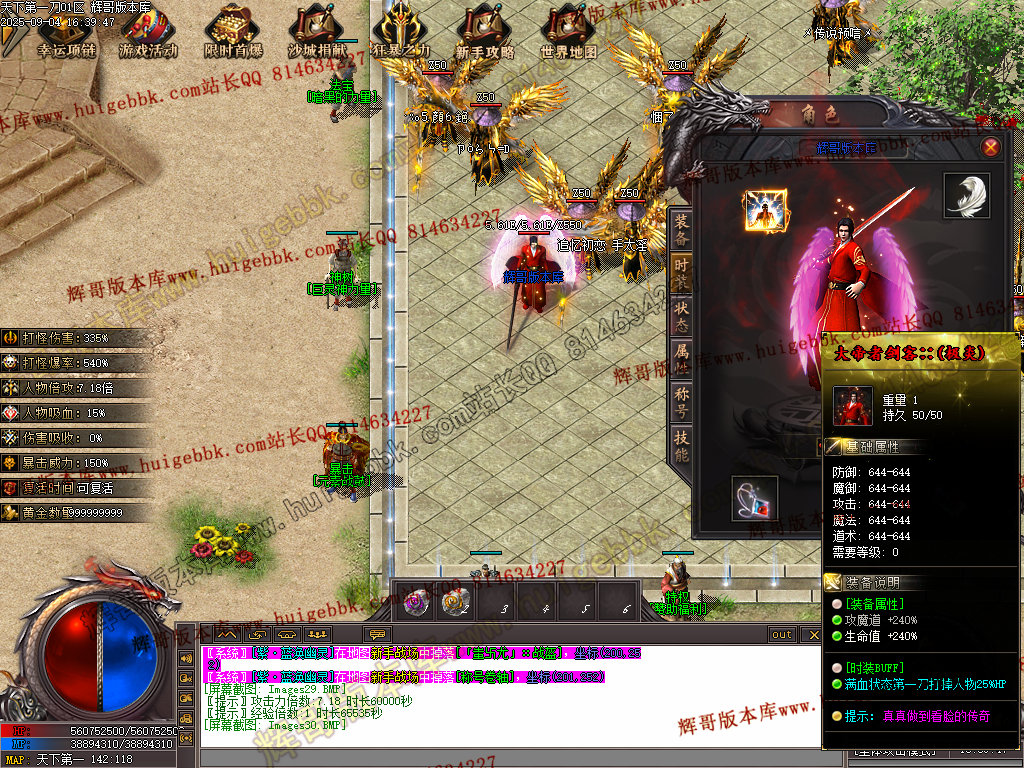Switch to the 装备 equipment tab
This screenshot has height=768, width=1024.
(x=680, y=228)
